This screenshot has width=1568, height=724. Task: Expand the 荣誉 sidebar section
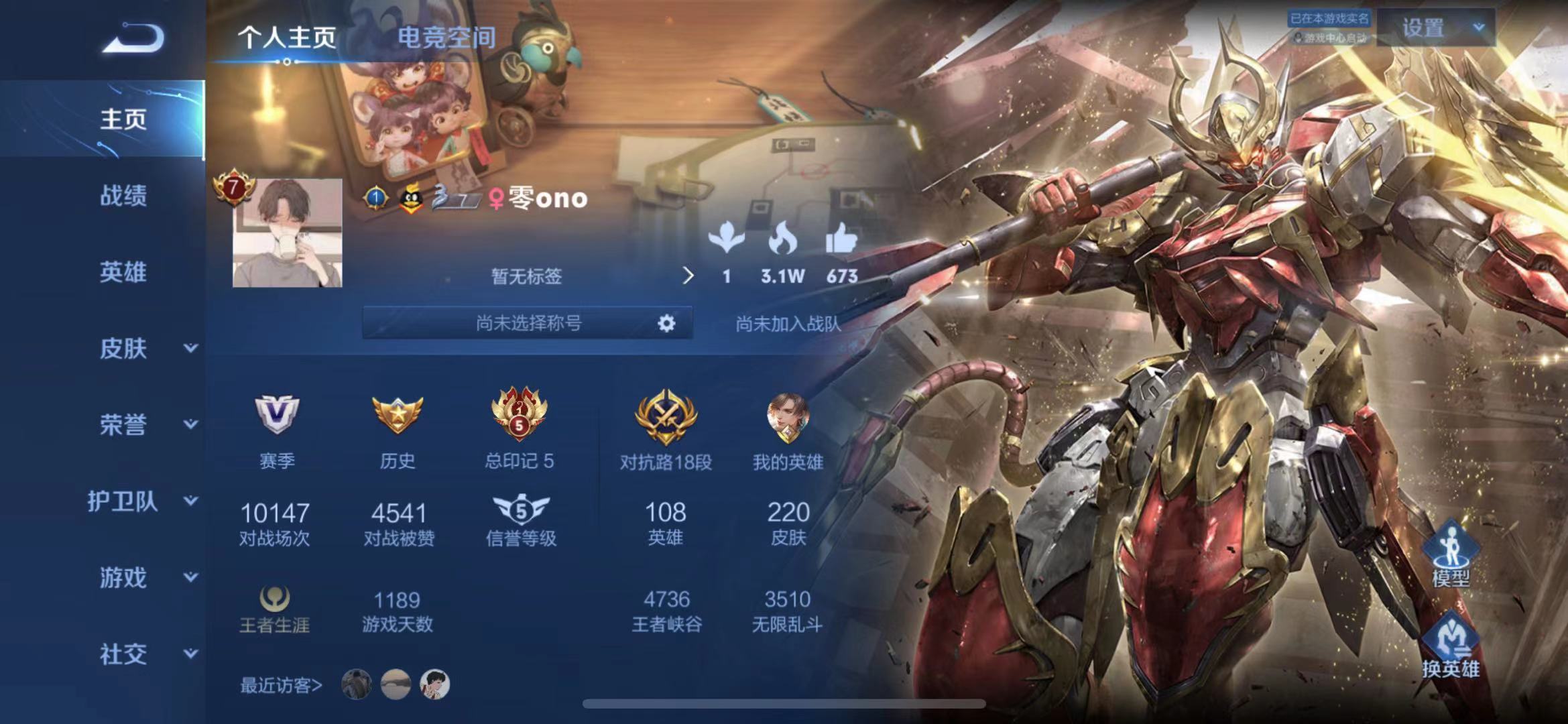point(190,424)
